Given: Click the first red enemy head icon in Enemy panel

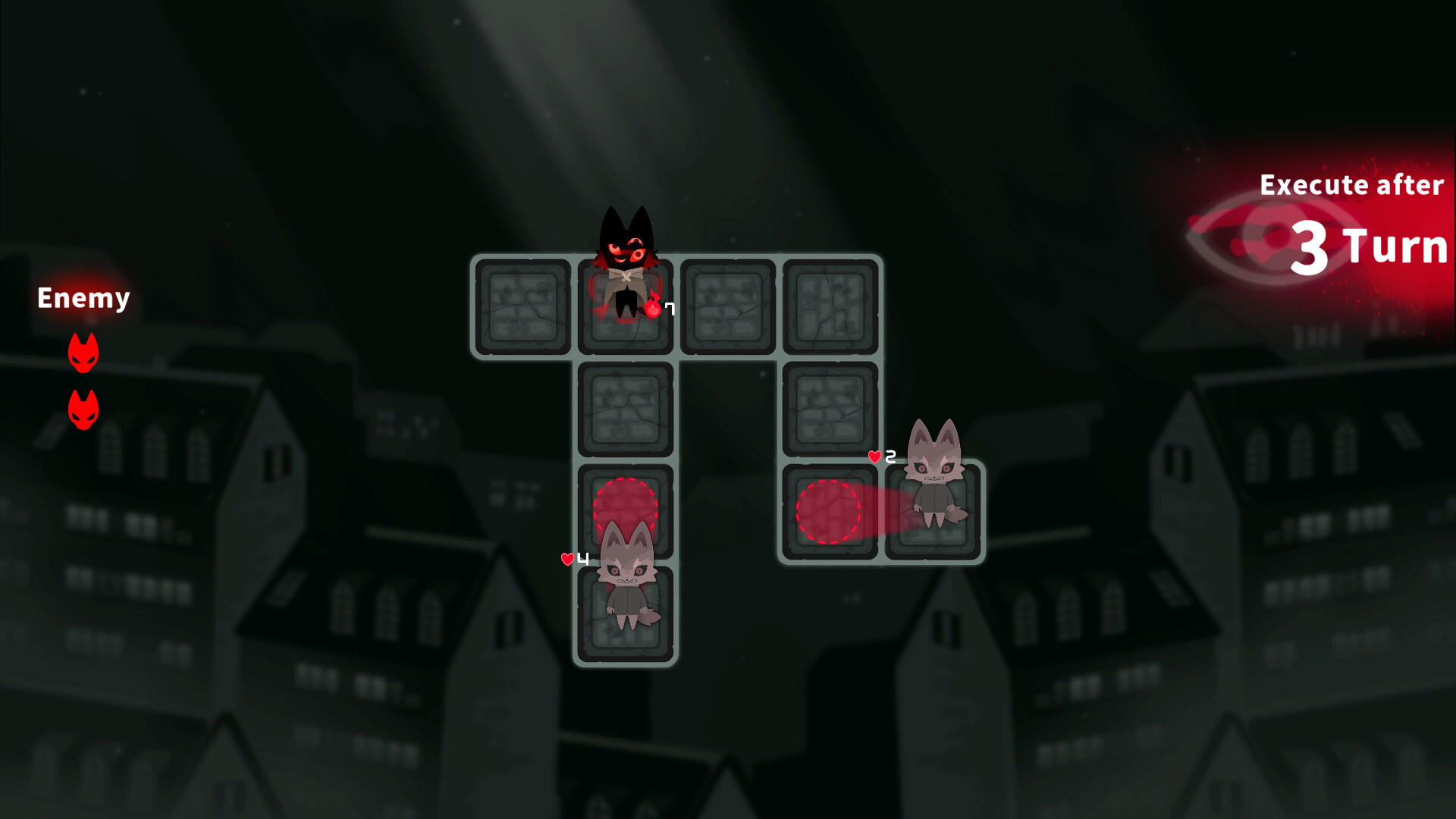Looking at the screenshot, I should click(82, 350).
